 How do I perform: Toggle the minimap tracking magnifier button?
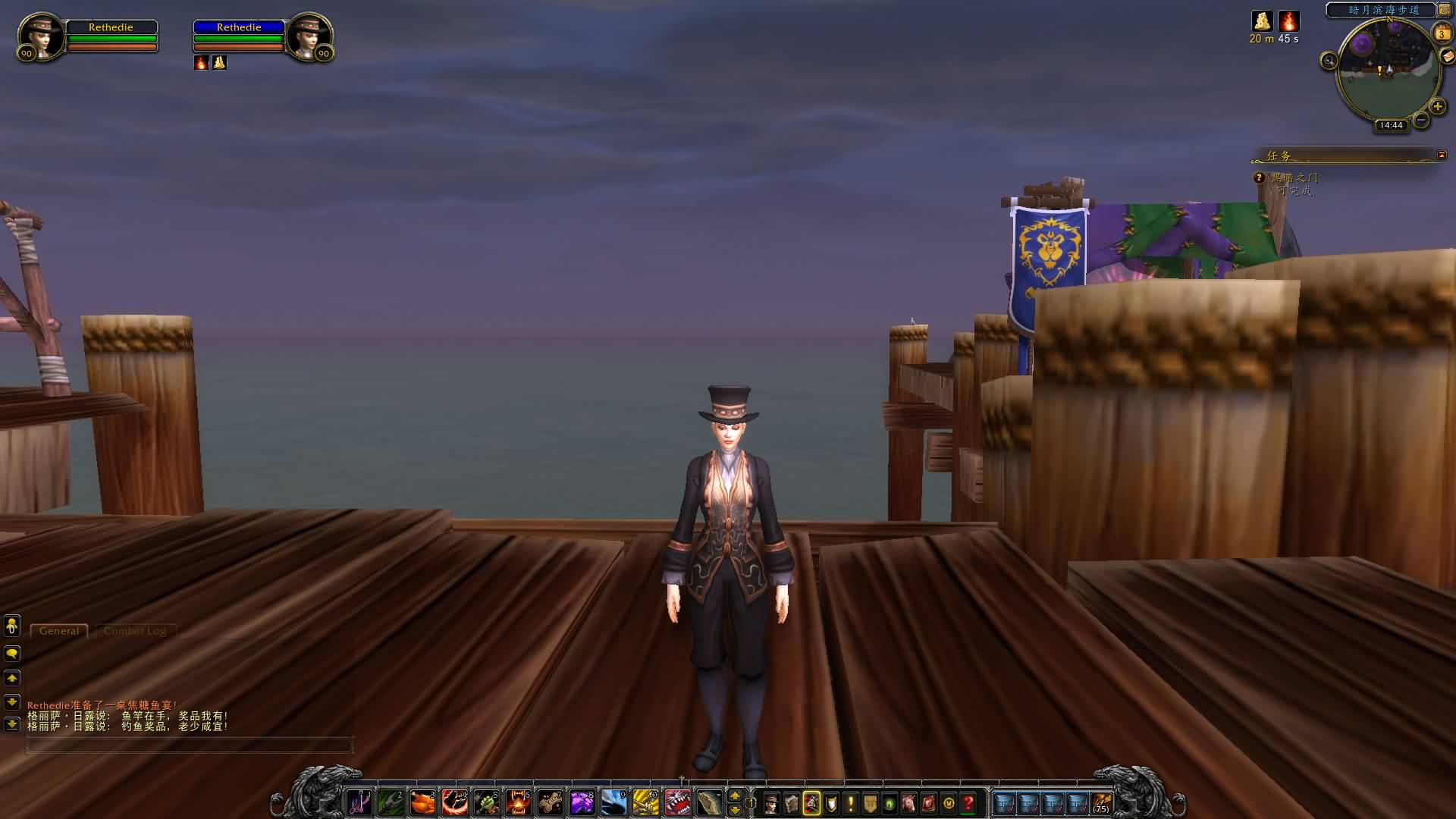click(1329, 61)
